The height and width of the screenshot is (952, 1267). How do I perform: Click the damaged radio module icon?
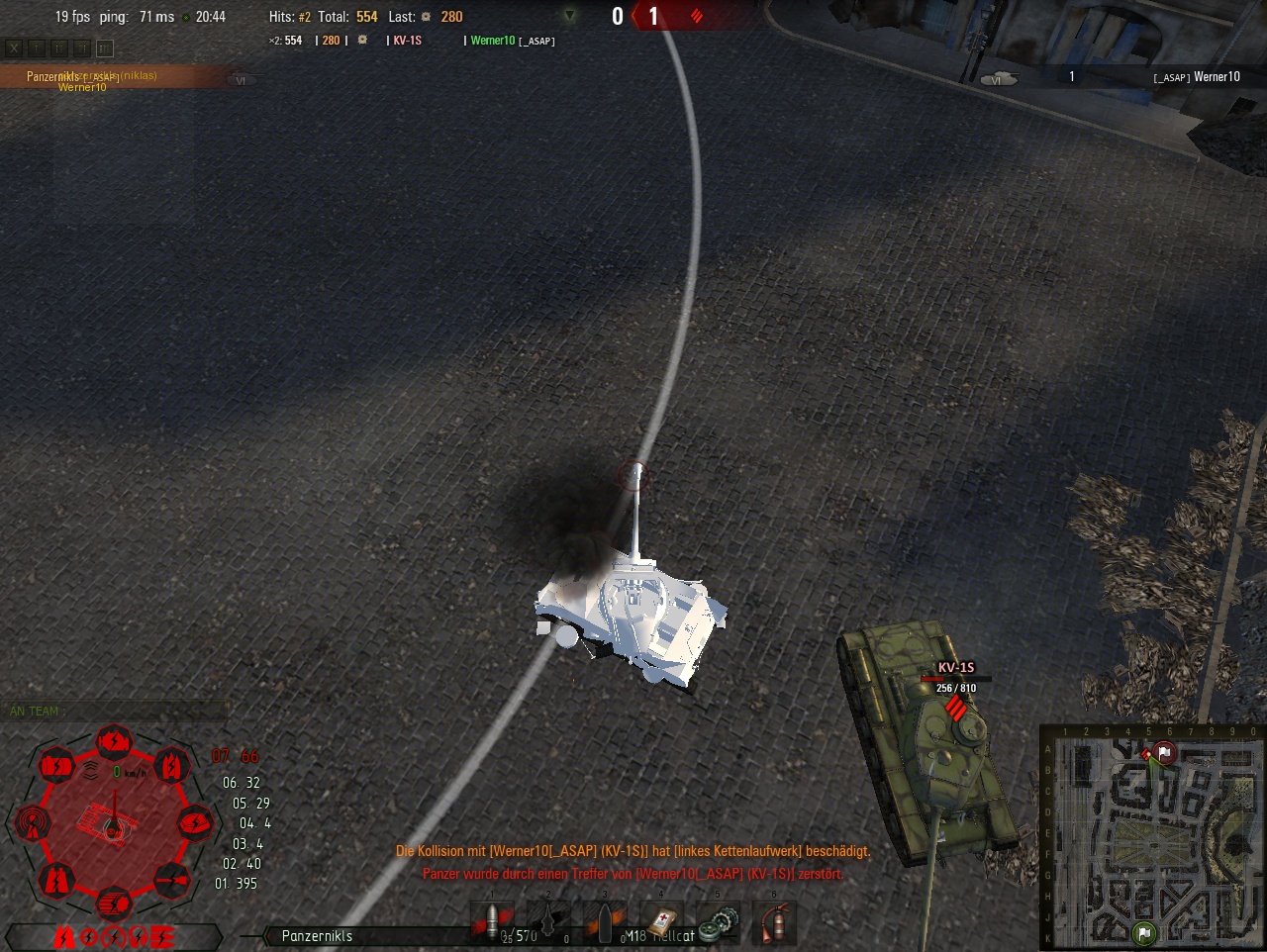(31, 822)
